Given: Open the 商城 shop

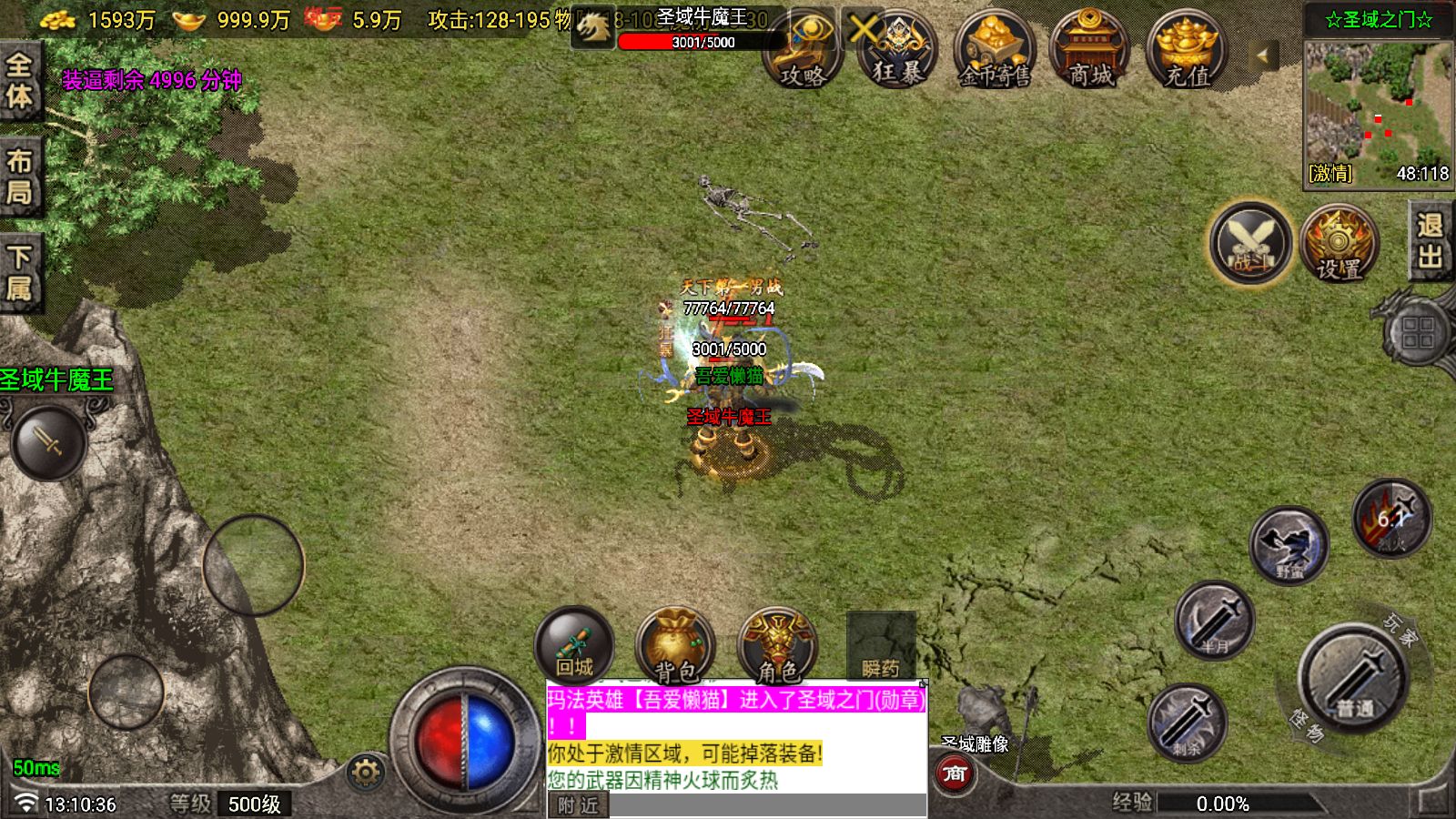Looking at the screenshot, I should pos(1089,51).
